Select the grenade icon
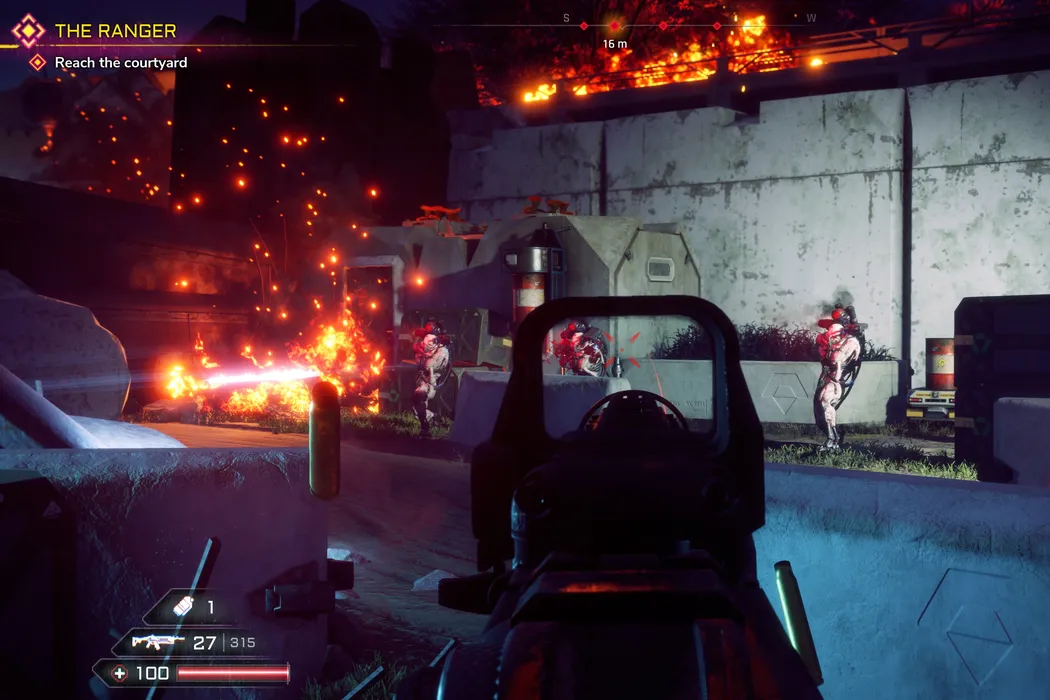This screenshot has width=1050, height=700. pyautogui.click(x=181, y=607)
